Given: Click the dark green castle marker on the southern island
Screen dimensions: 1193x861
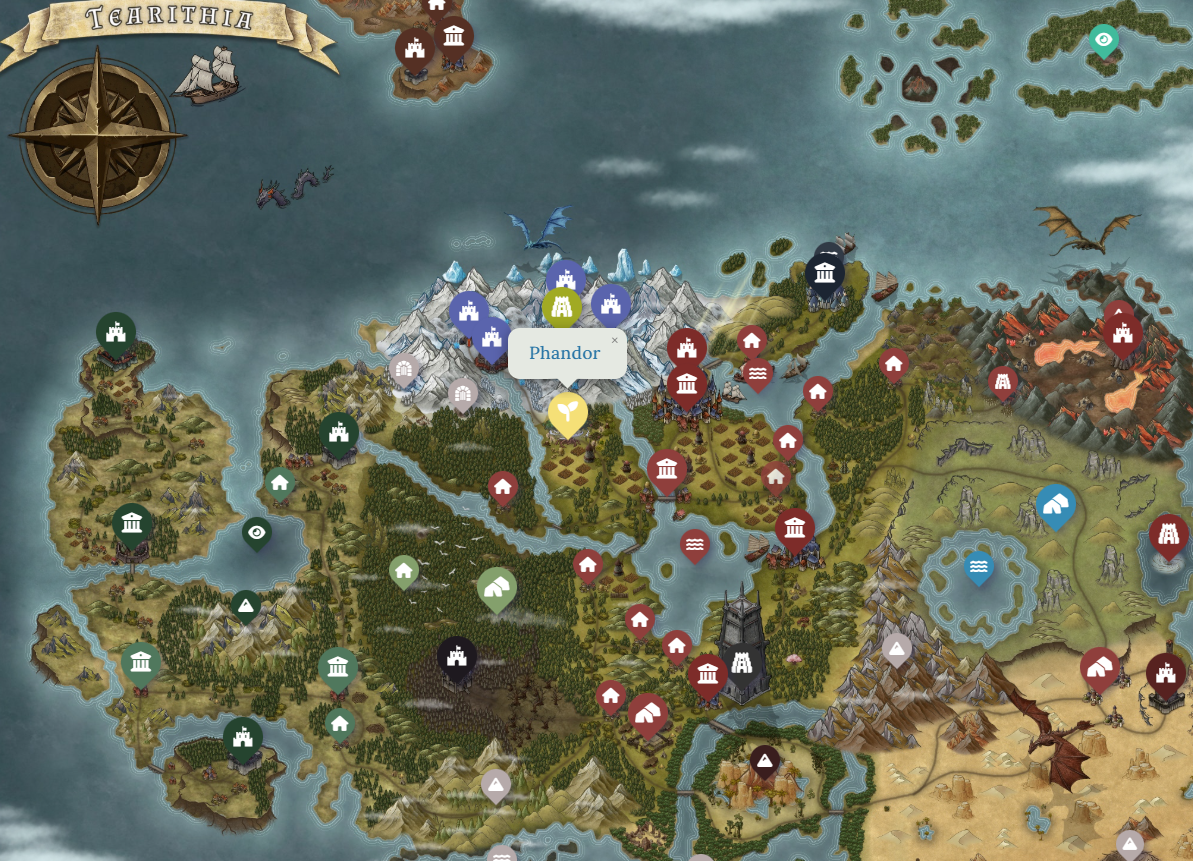Looking at the screenshot, I should click(242, 738).
